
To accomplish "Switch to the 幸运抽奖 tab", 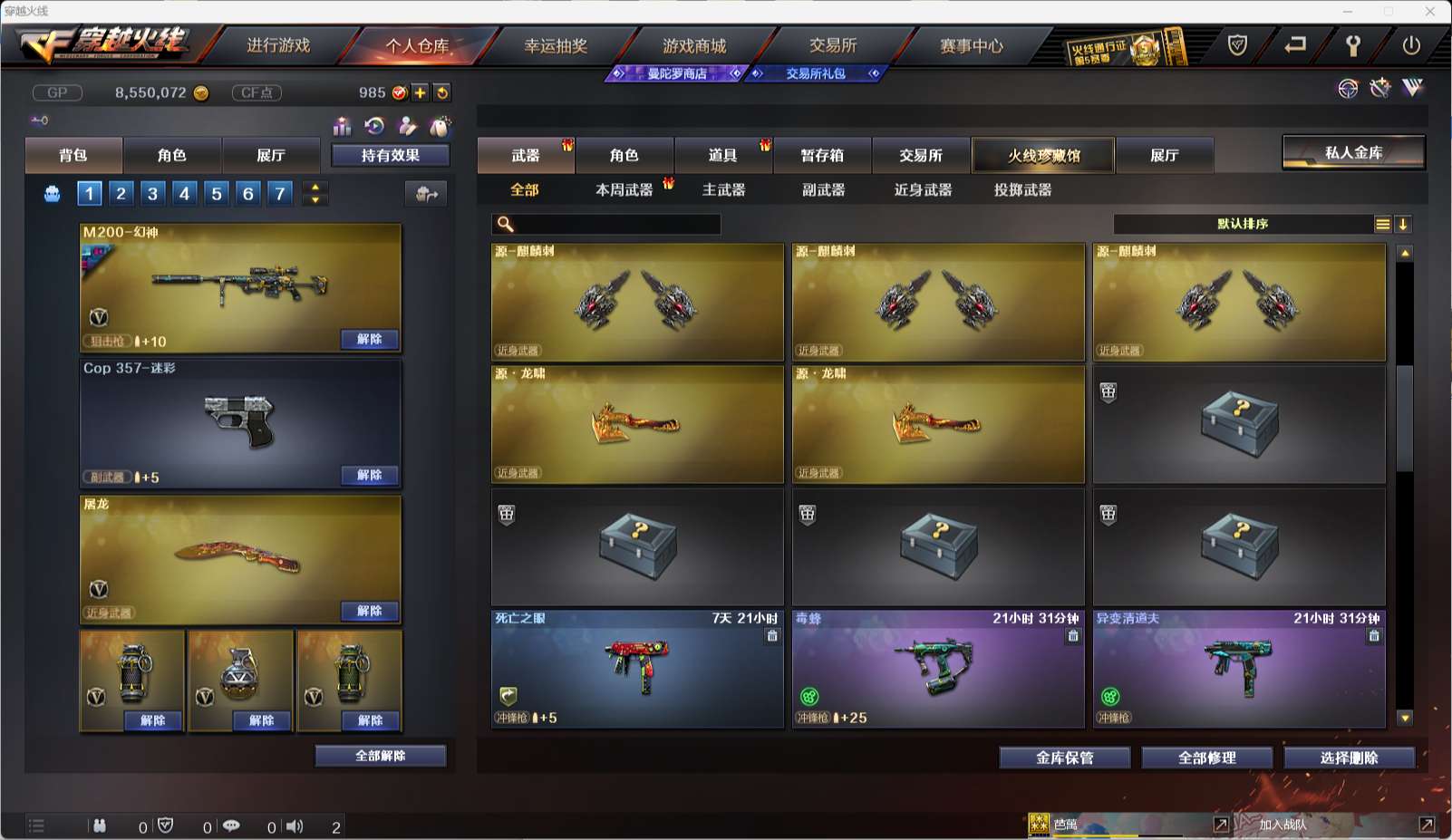I will [555, 45].
